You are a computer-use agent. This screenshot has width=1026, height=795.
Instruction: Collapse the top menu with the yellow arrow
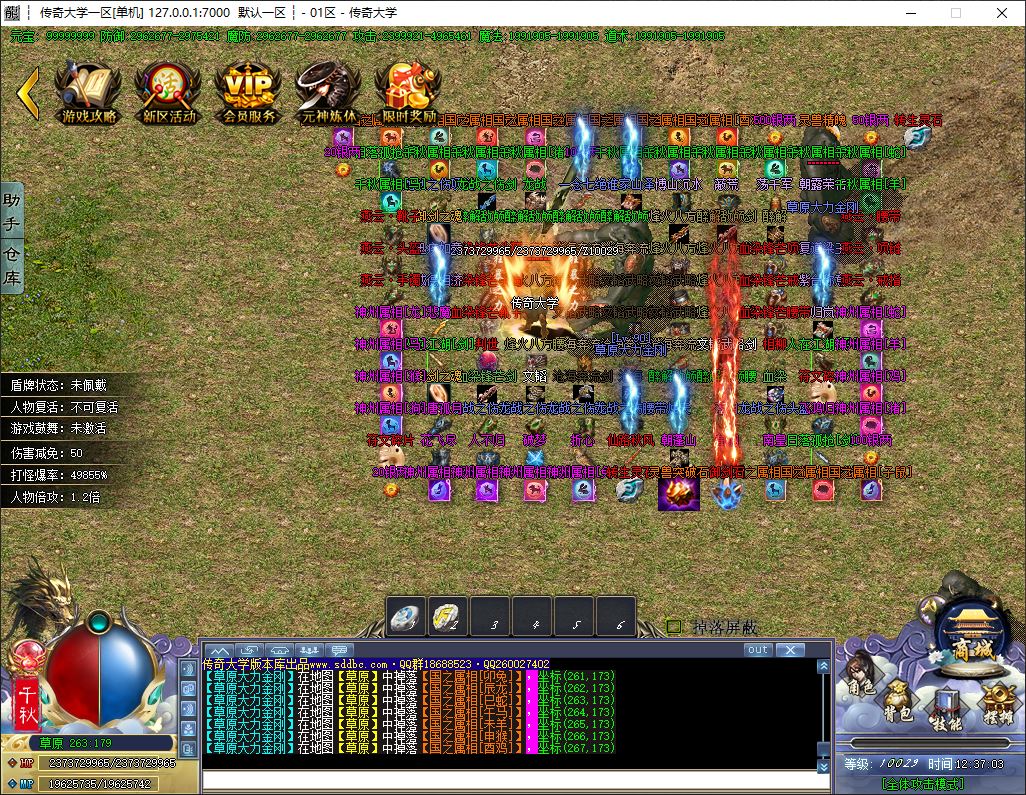tap(28, 92)
